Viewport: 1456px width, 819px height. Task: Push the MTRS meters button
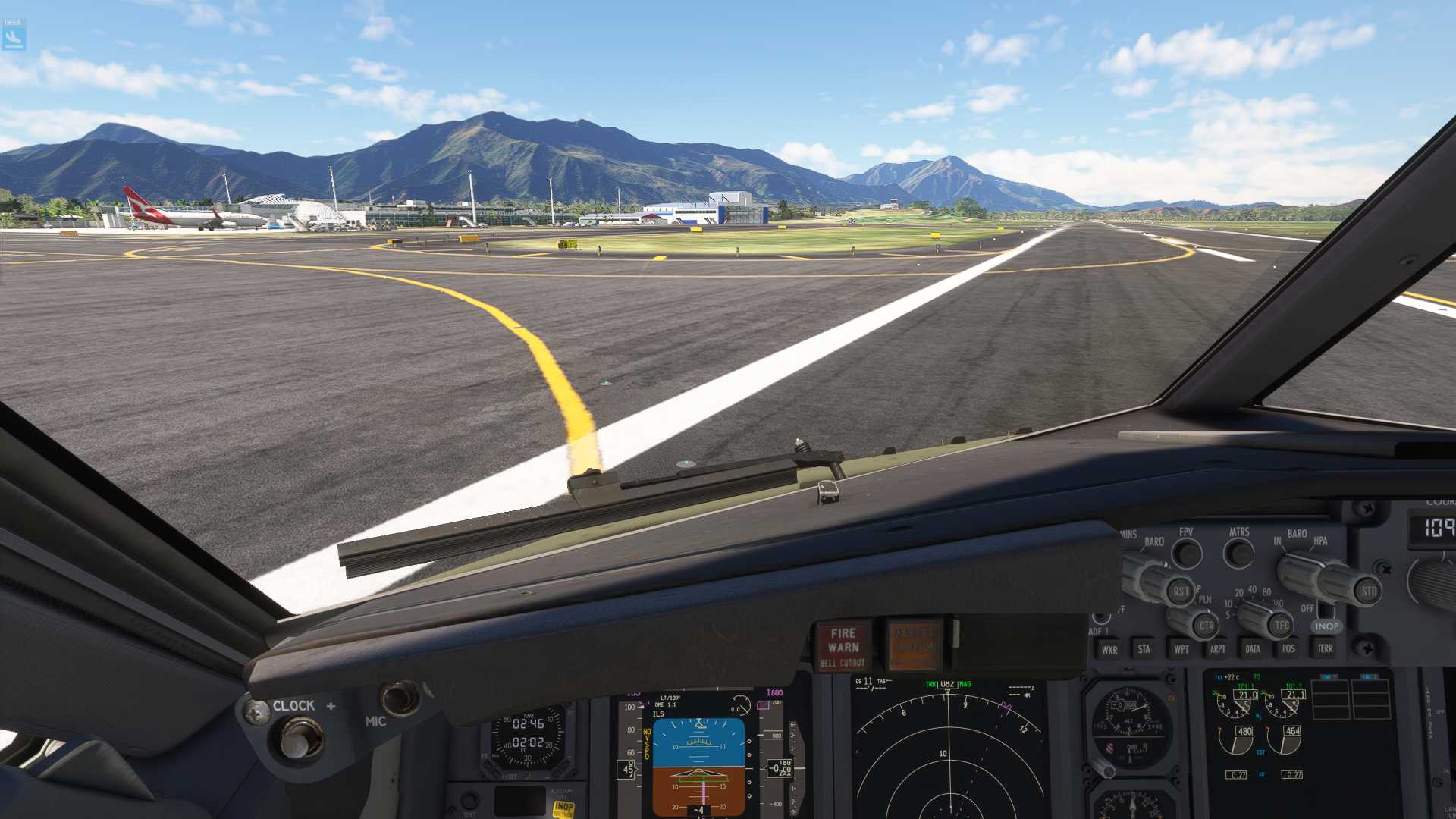point(1239,553)
